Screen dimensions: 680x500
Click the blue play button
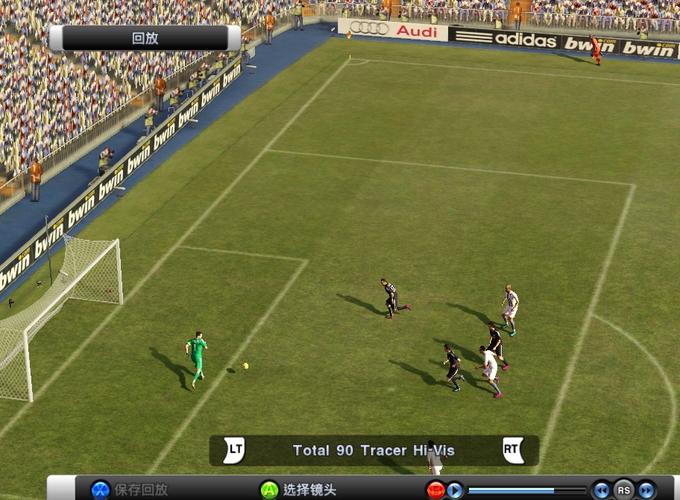[455, 490]
